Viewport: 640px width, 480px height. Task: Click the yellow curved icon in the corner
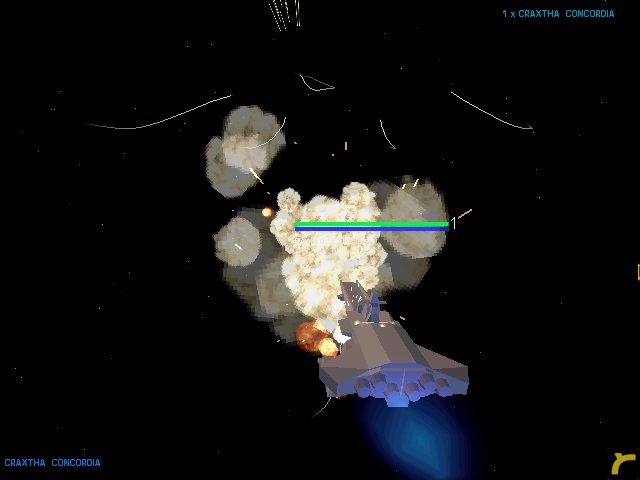tap(624, 463)
